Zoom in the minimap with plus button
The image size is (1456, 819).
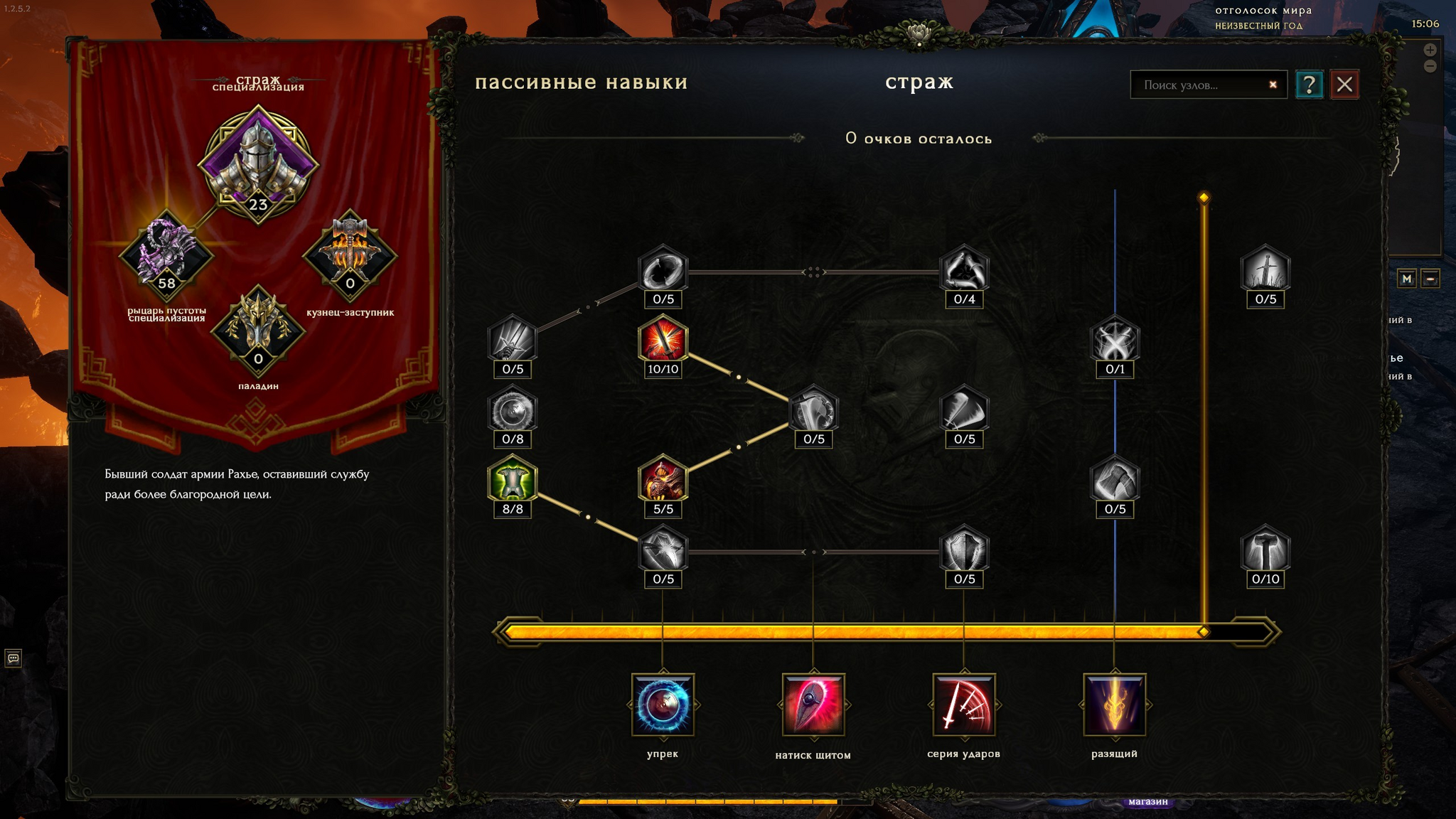[x=1430, y=50]
